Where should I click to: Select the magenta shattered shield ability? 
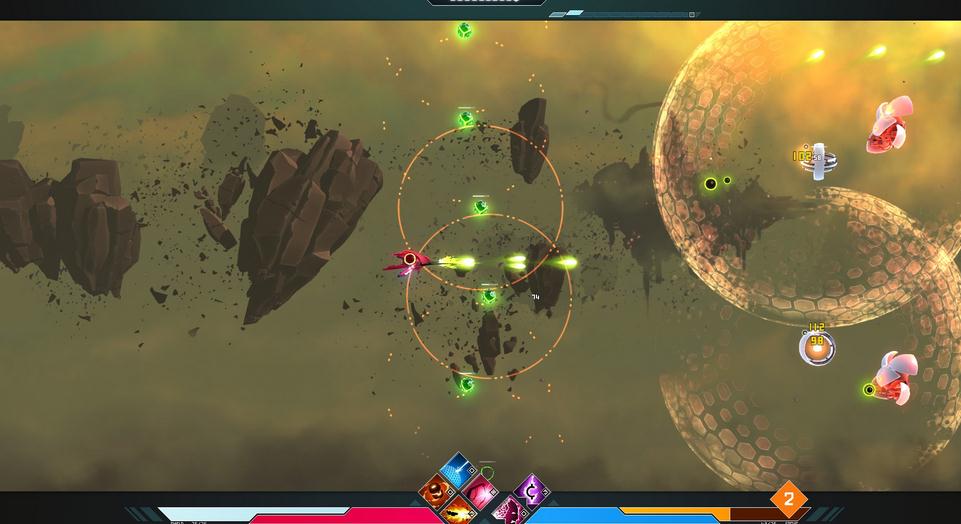[x=509, y=511]
